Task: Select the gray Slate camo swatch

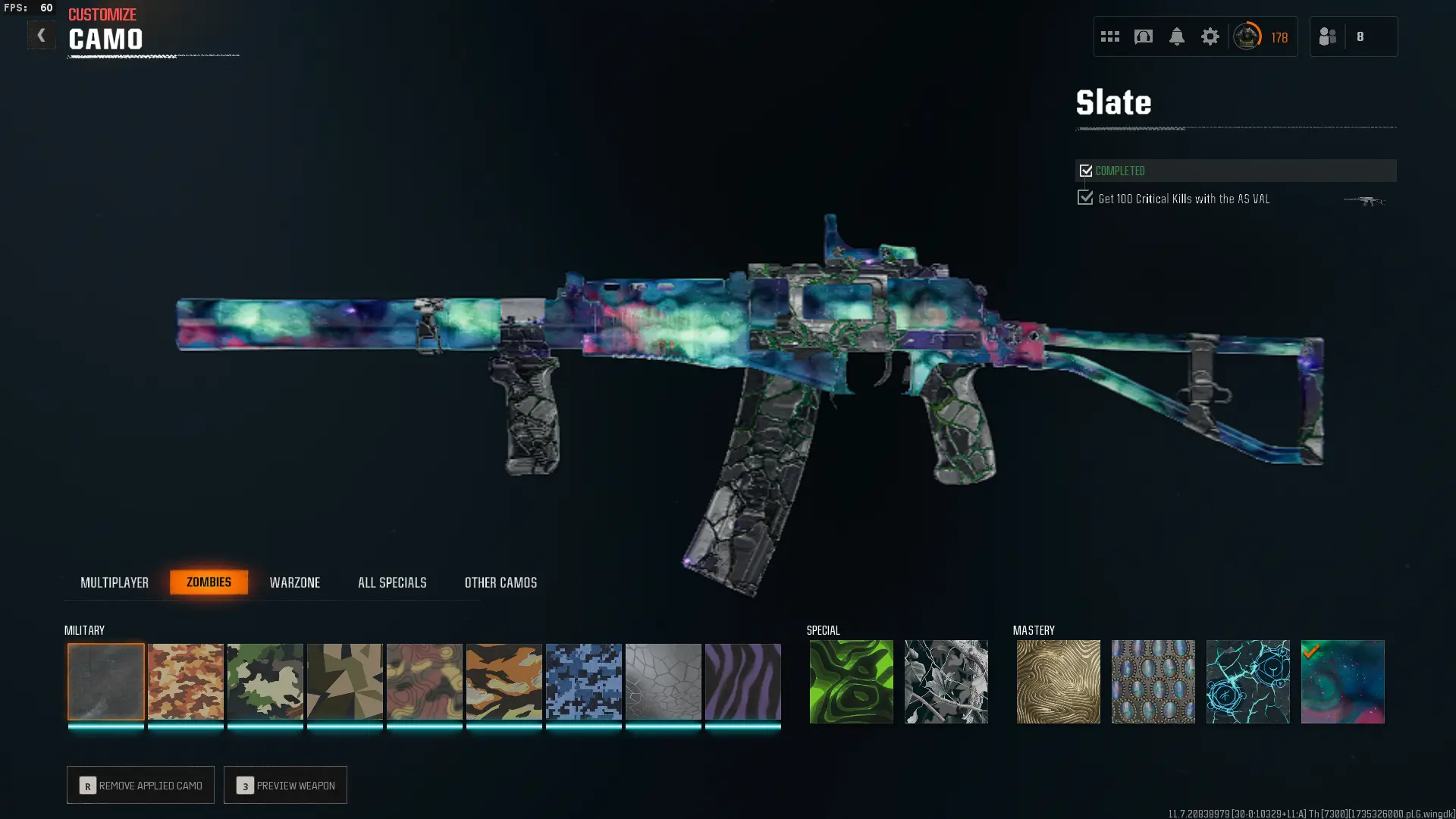Action: click(x=106, y=681)
